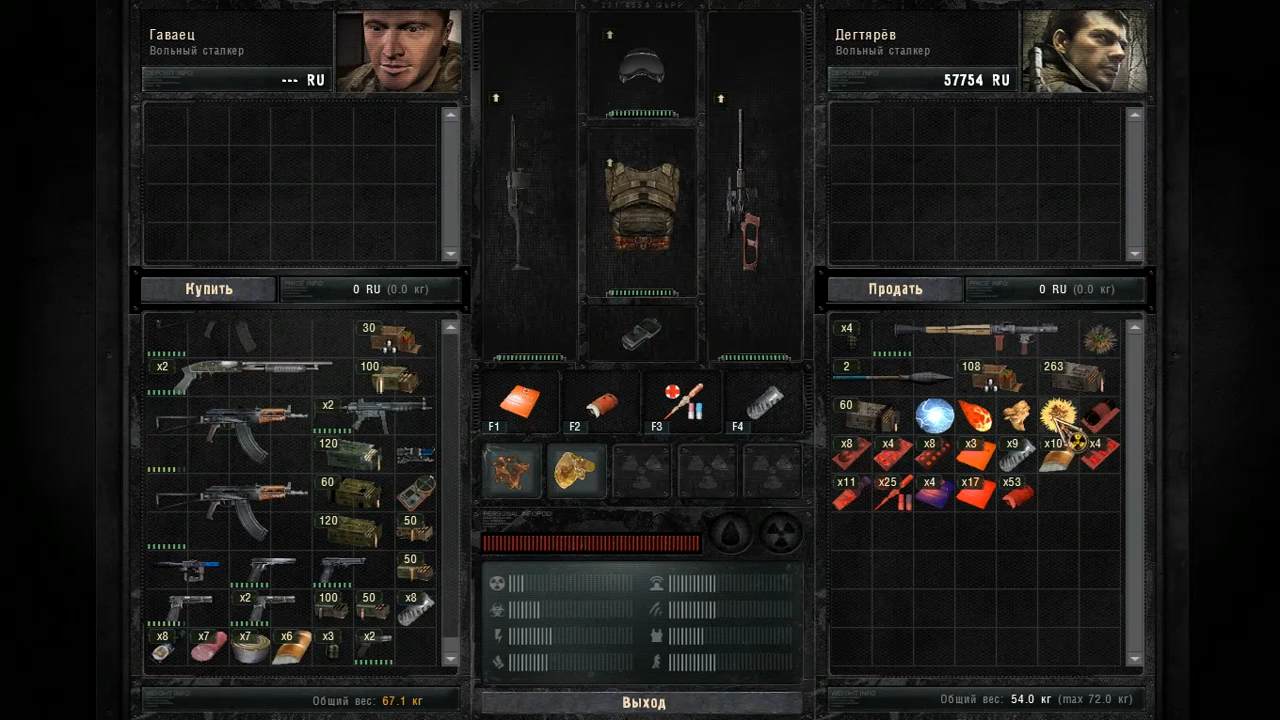Click the Купить (Buy) button
Screen dimensions: 1280x720
pyautogui.click(x=208, y=289)
